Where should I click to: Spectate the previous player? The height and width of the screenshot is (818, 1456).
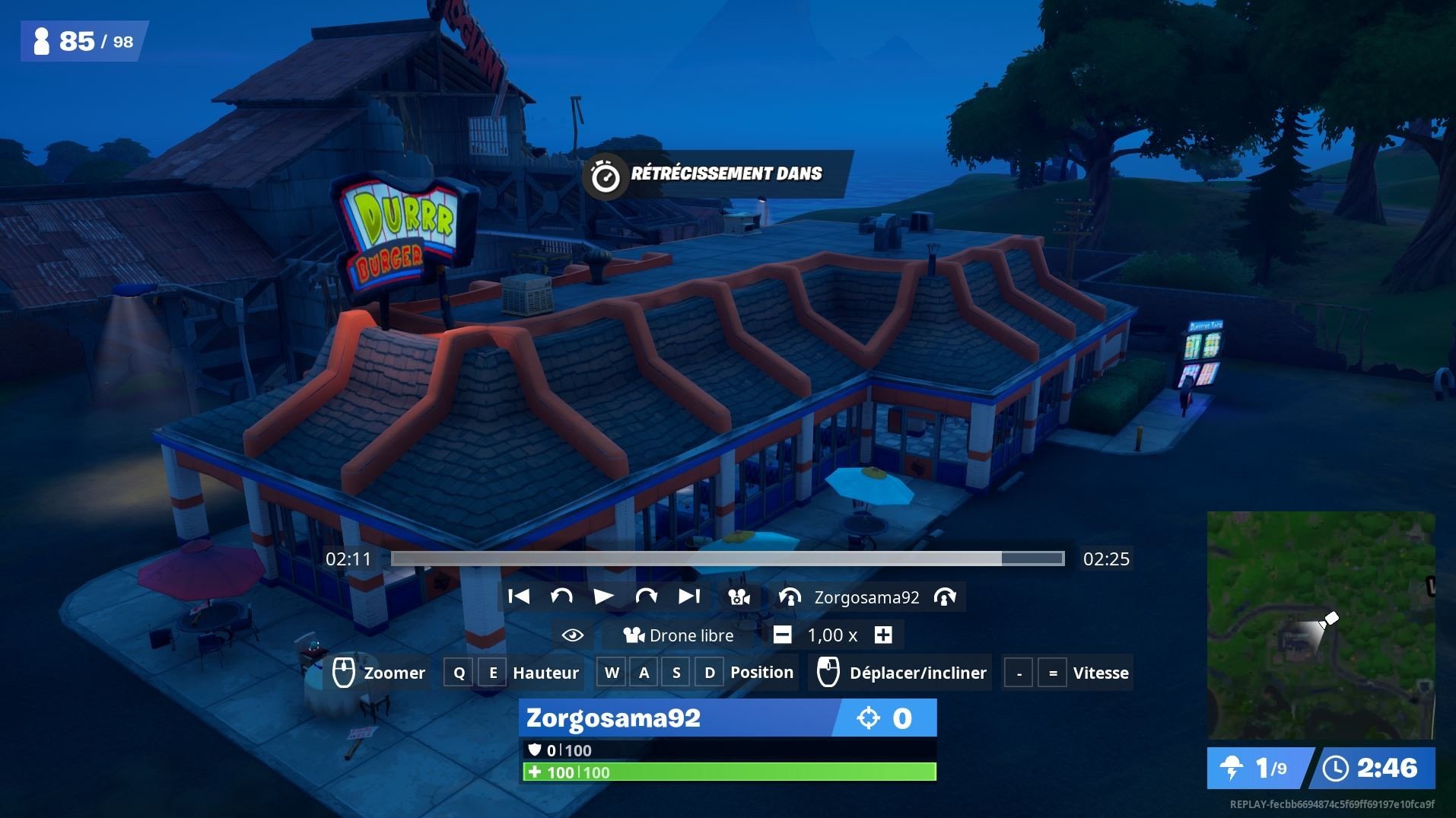pos(790,597)
